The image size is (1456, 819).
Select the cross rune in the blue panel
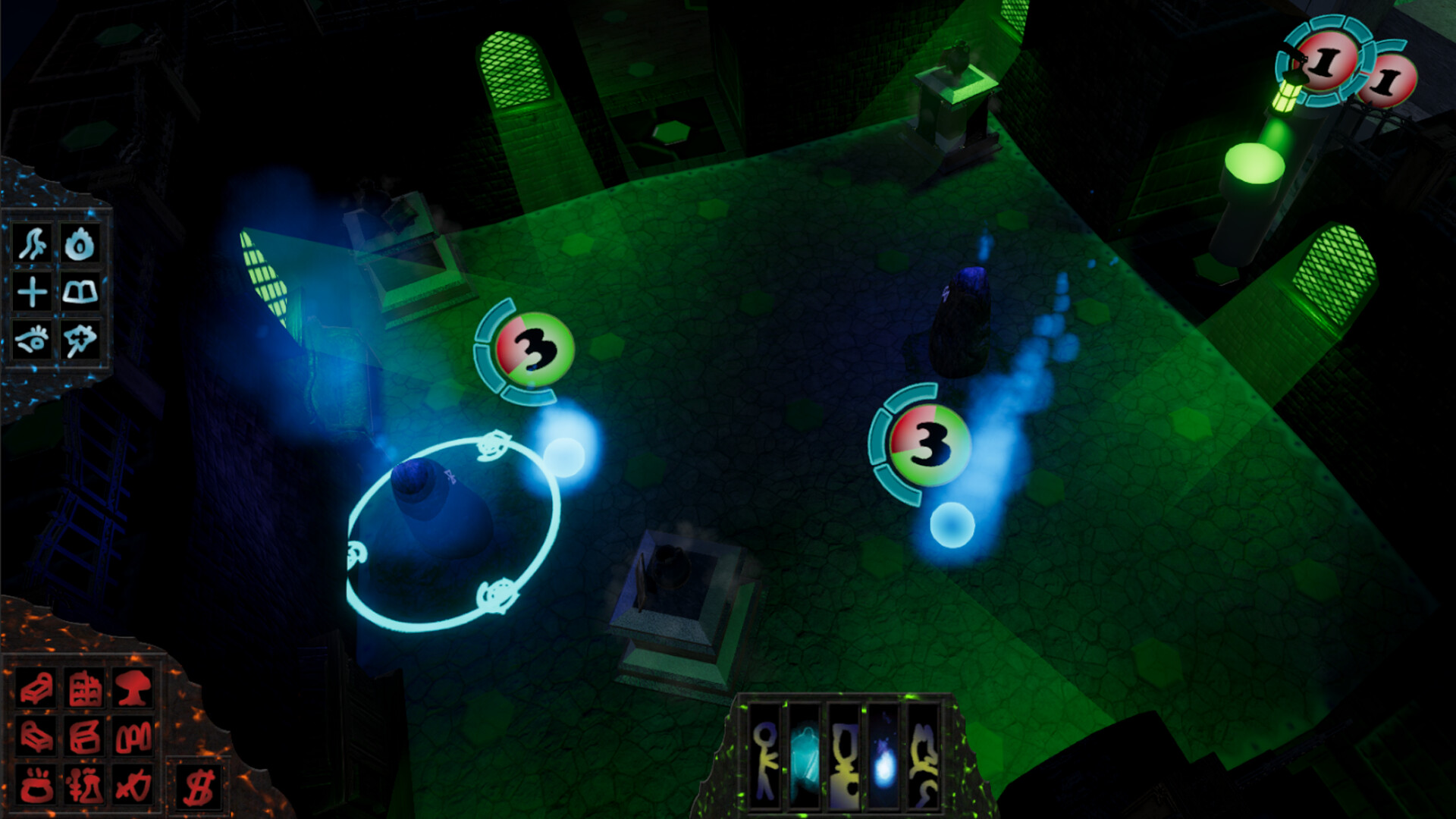(x=32, y=292)
